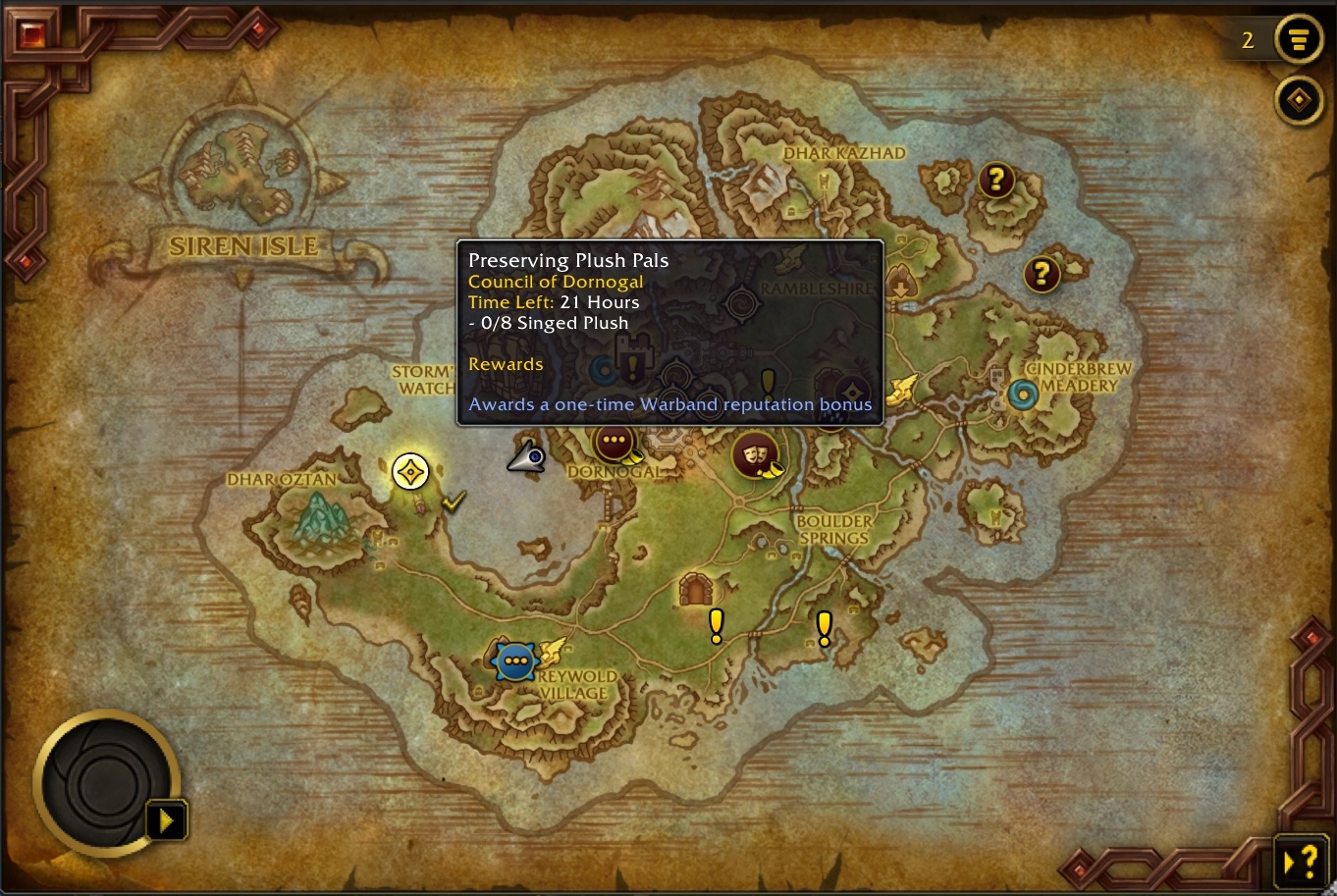Click the red gem corner button
The width and height of the screenshot is (1337, 896).
[x=31, y=35]
